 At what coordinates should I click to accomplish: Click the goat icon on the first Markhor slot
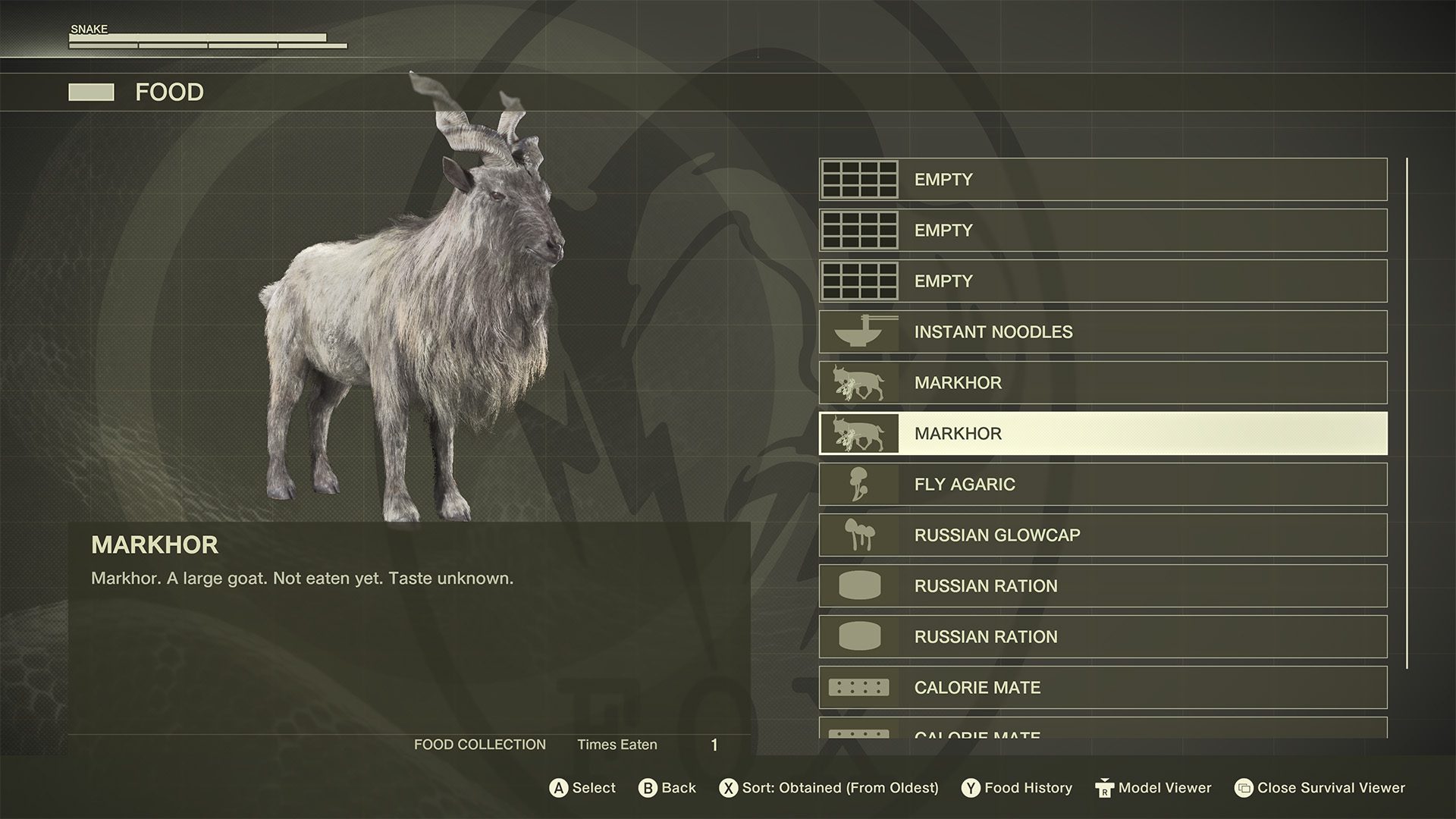tap(859, 382)
